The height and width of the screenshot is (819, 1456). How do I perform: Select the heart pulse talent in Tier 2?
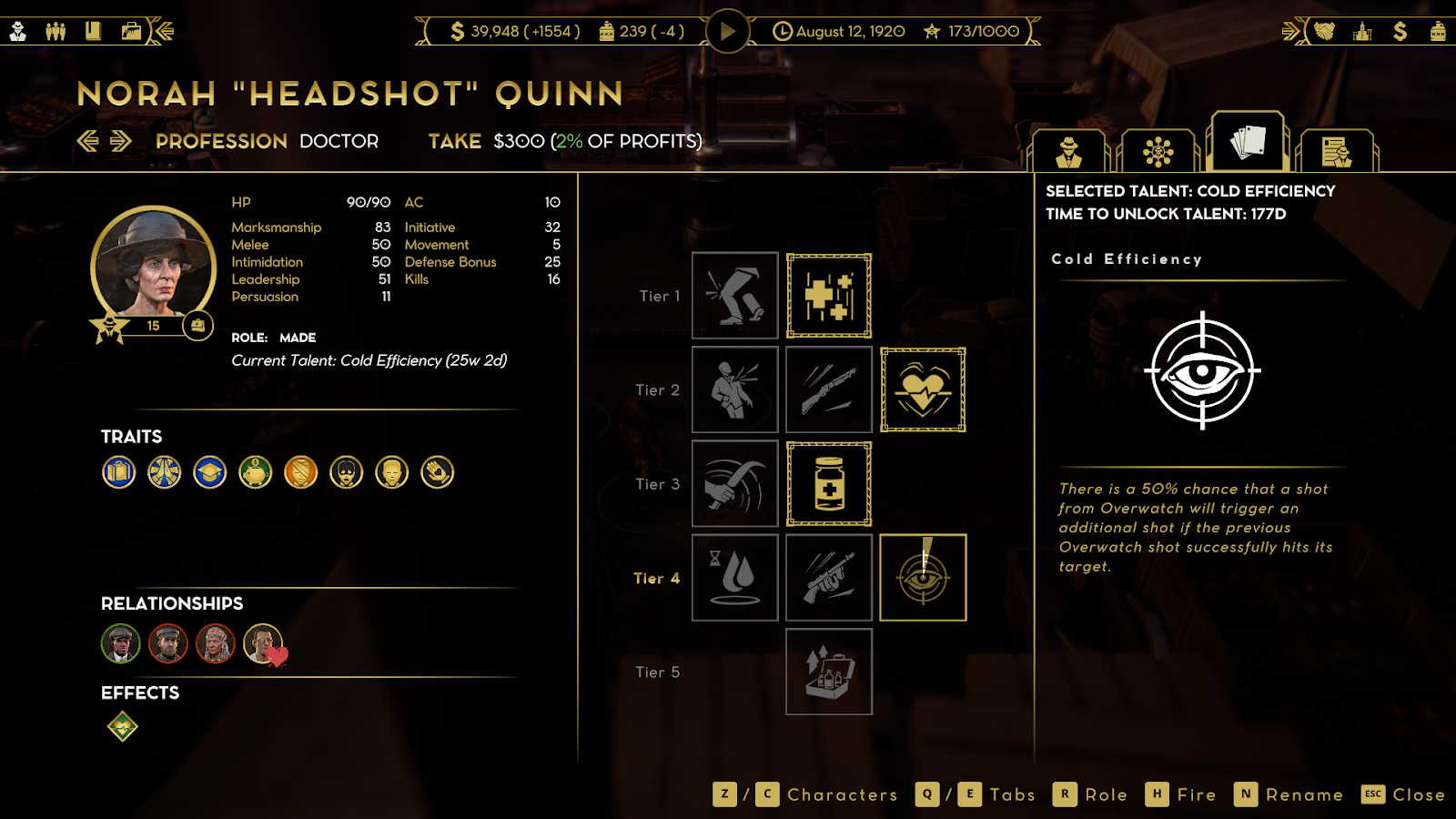pos(923,389)
